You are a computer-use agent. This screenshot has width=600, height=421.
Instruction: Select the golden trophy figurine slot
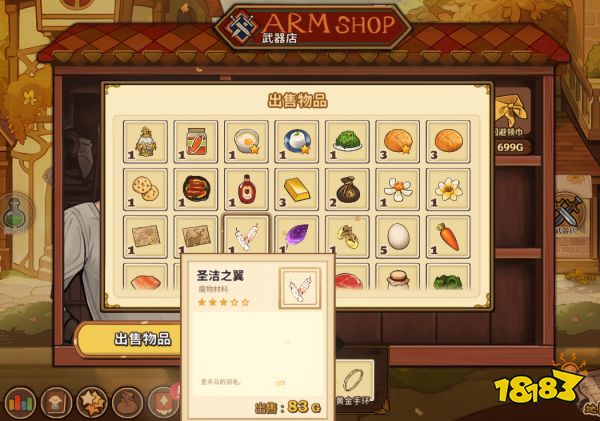(145, 141)
